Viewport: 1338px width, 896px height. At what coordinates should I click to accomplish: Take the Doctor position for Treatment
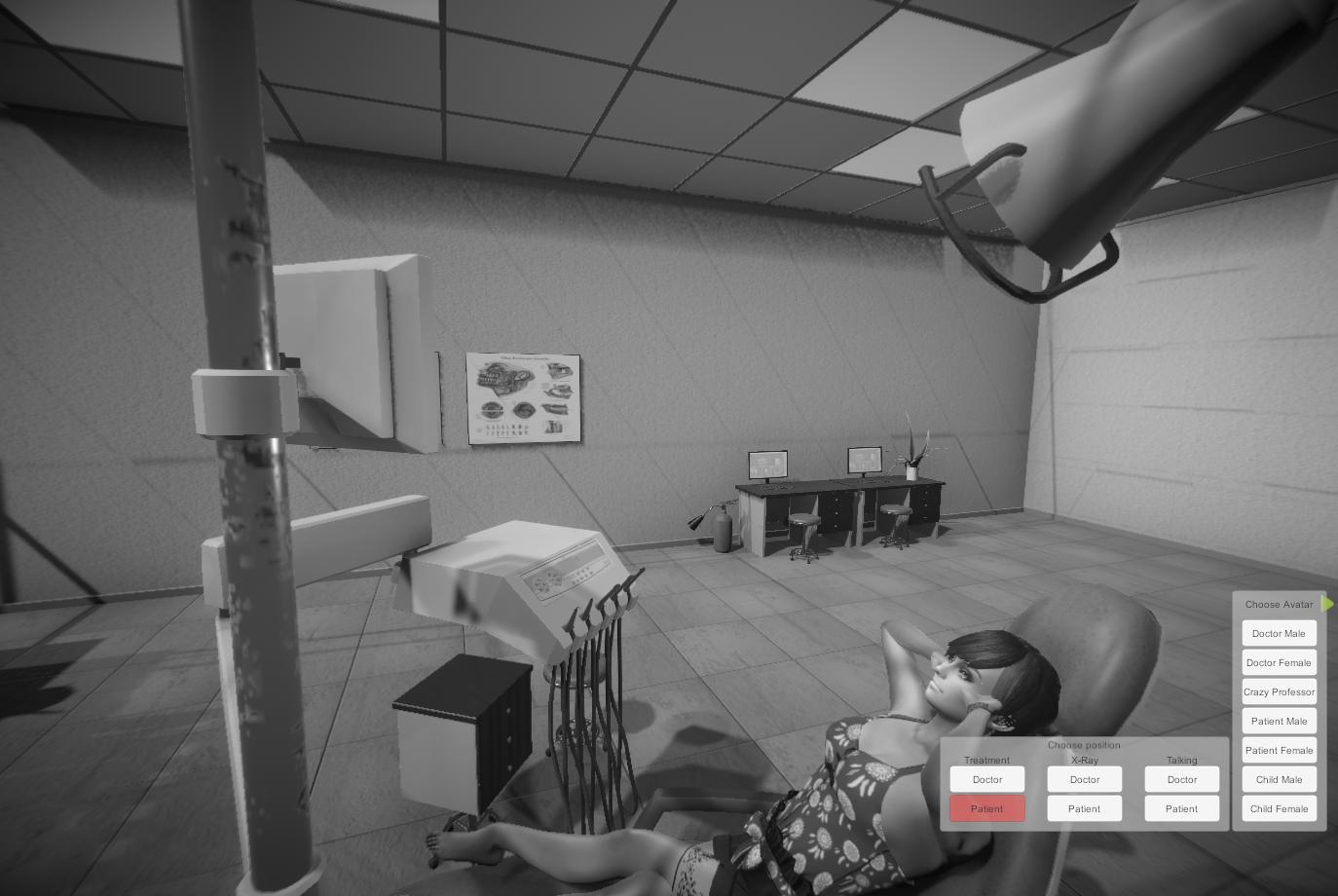987,779
